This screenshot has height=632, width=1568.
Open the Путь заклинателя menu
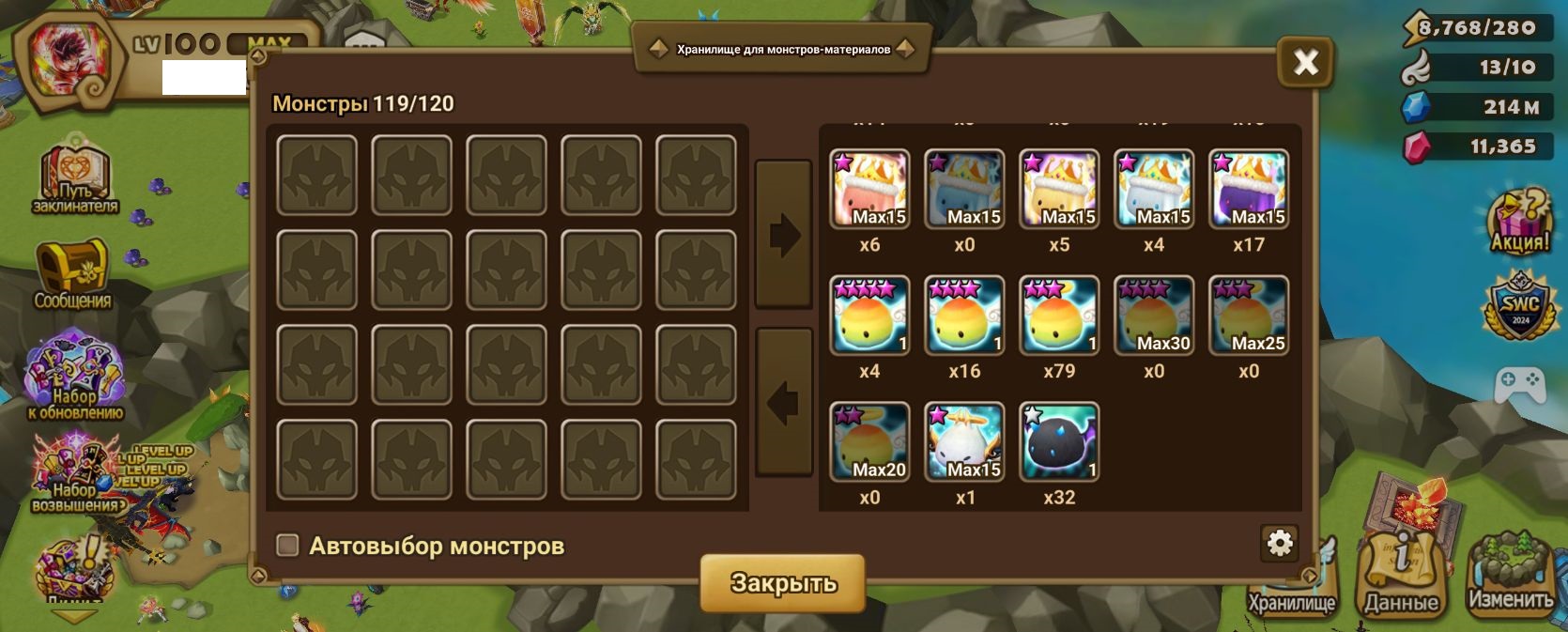tap(75, 180)
